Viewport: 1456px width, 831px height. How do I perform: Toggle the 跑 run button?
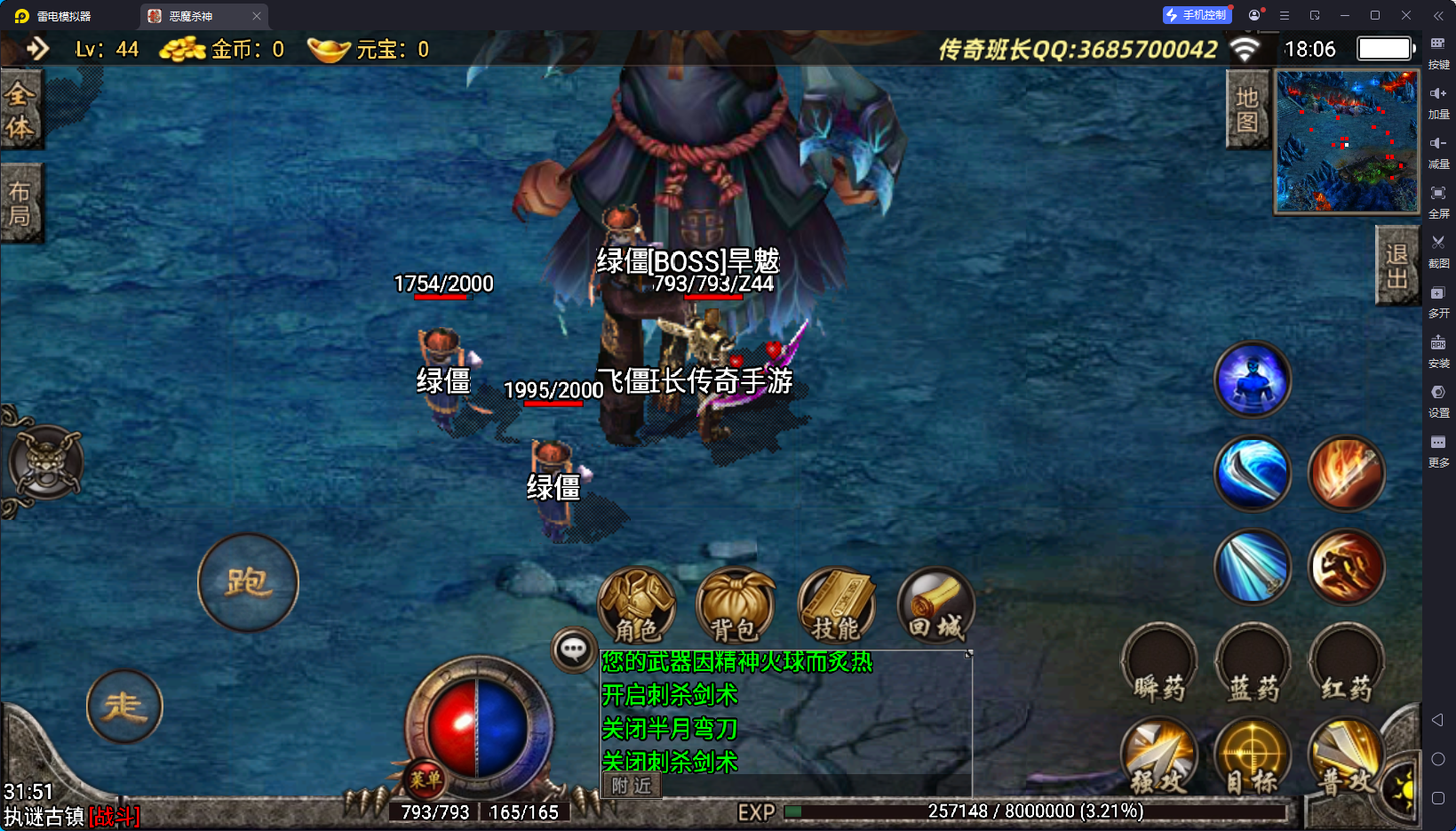248,582
